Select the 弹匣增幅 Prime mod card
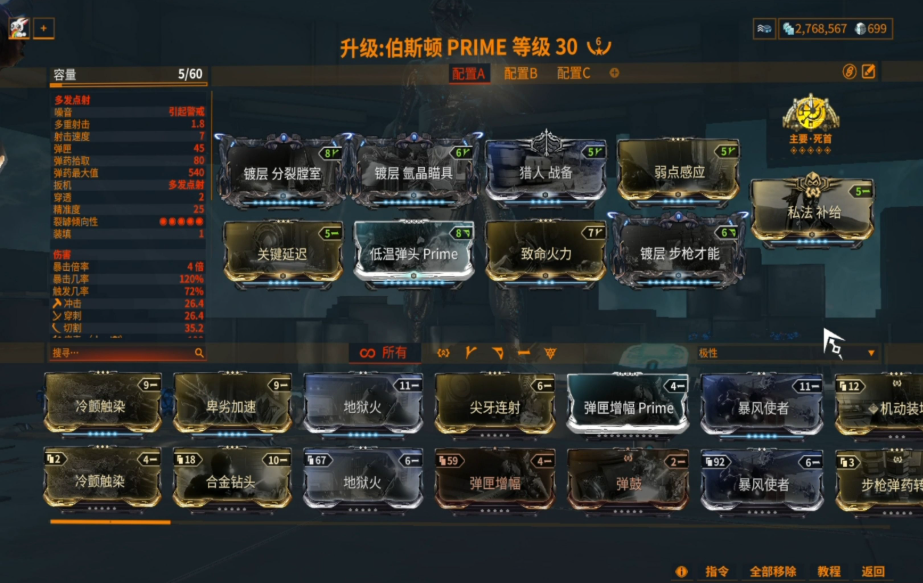The image size is (923, 583). pyautogui.click(x=628, y=407)
